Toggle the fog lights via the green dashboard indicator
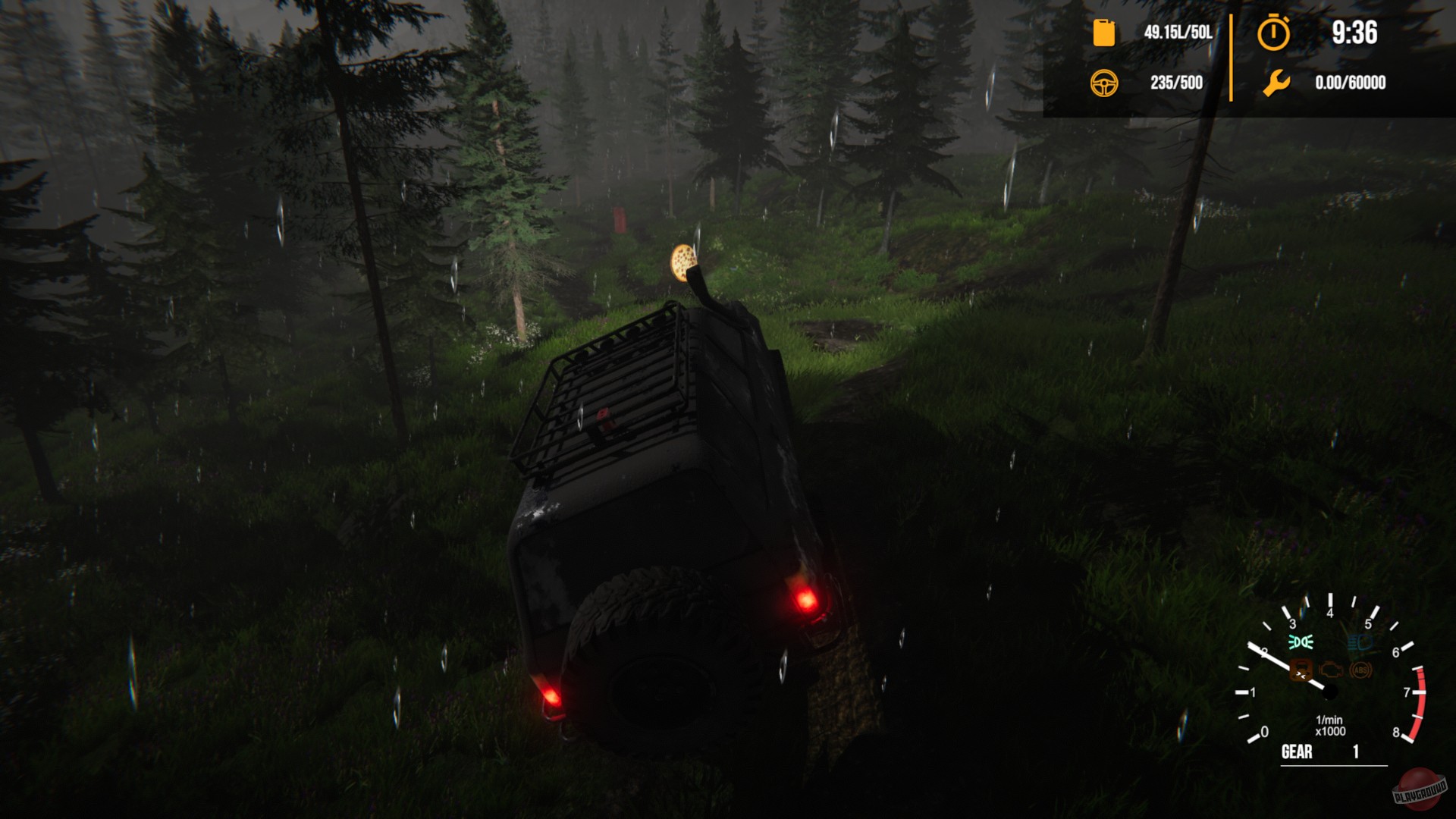Screen dimensions: 1456x819 click(x=1301, y=642)
